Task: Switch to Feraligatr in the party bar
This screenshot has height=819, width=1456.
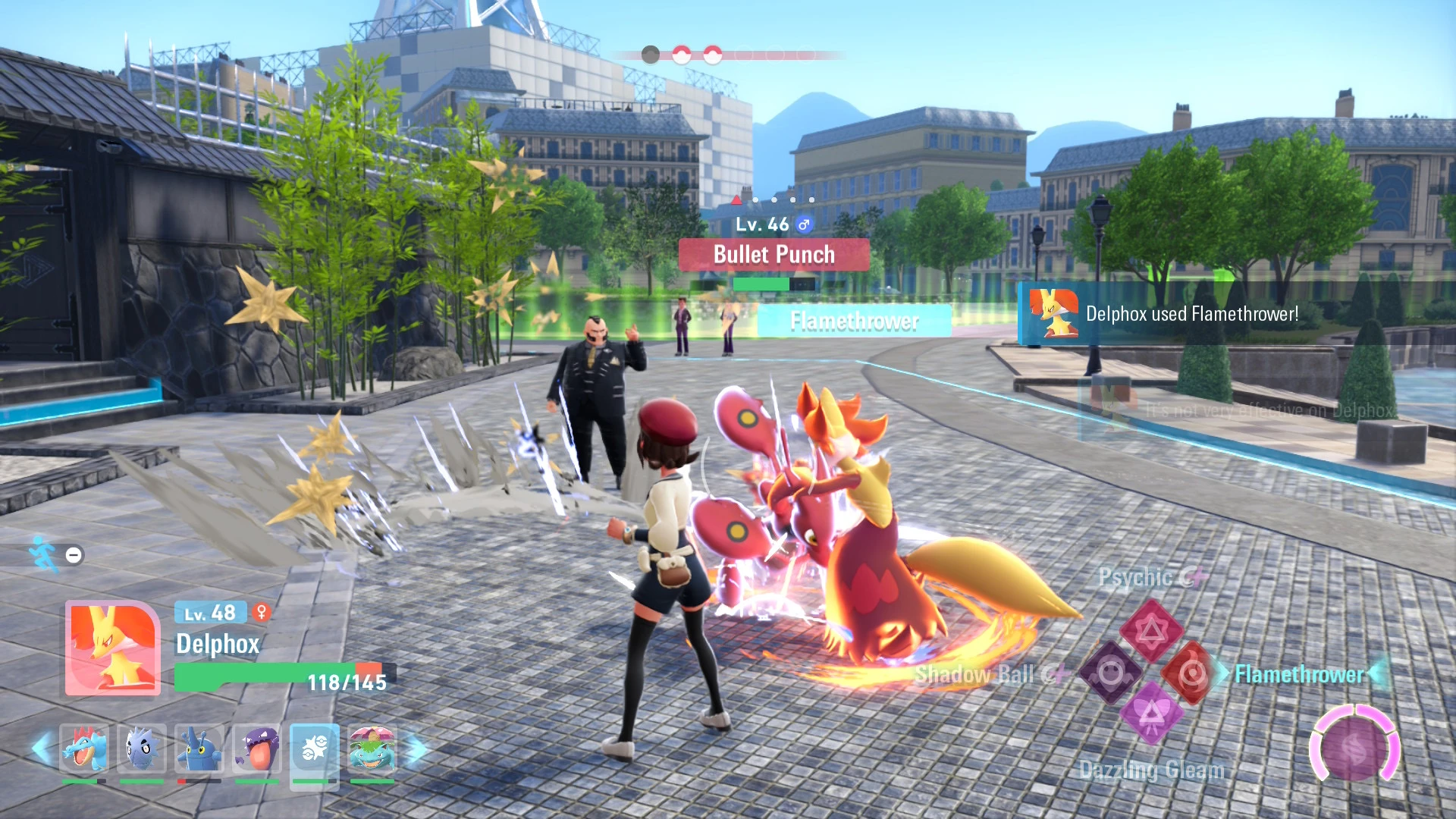Action: [84, 748]
